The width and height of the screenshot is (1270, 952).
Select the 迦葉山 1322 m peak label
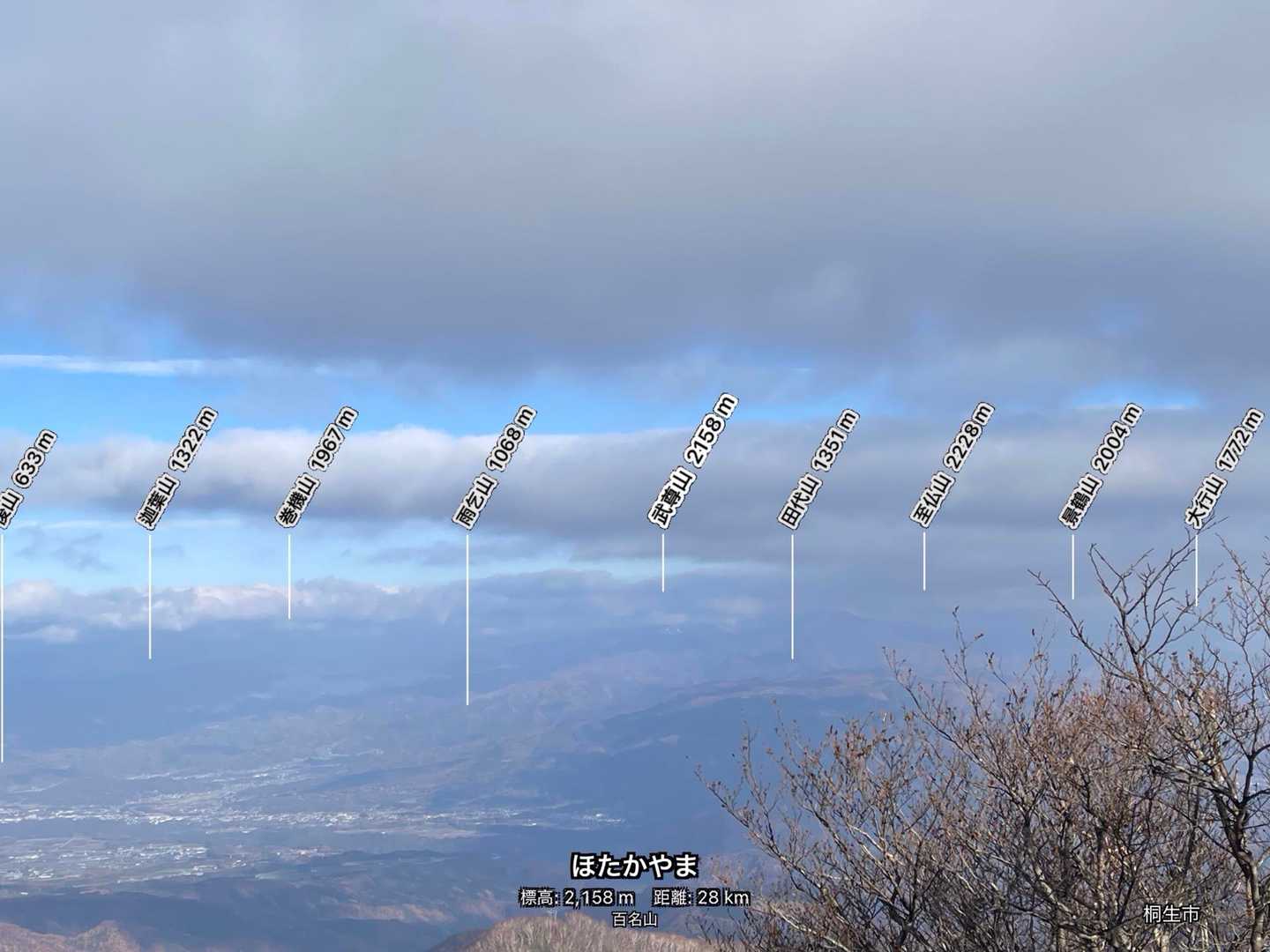[176, 469]
